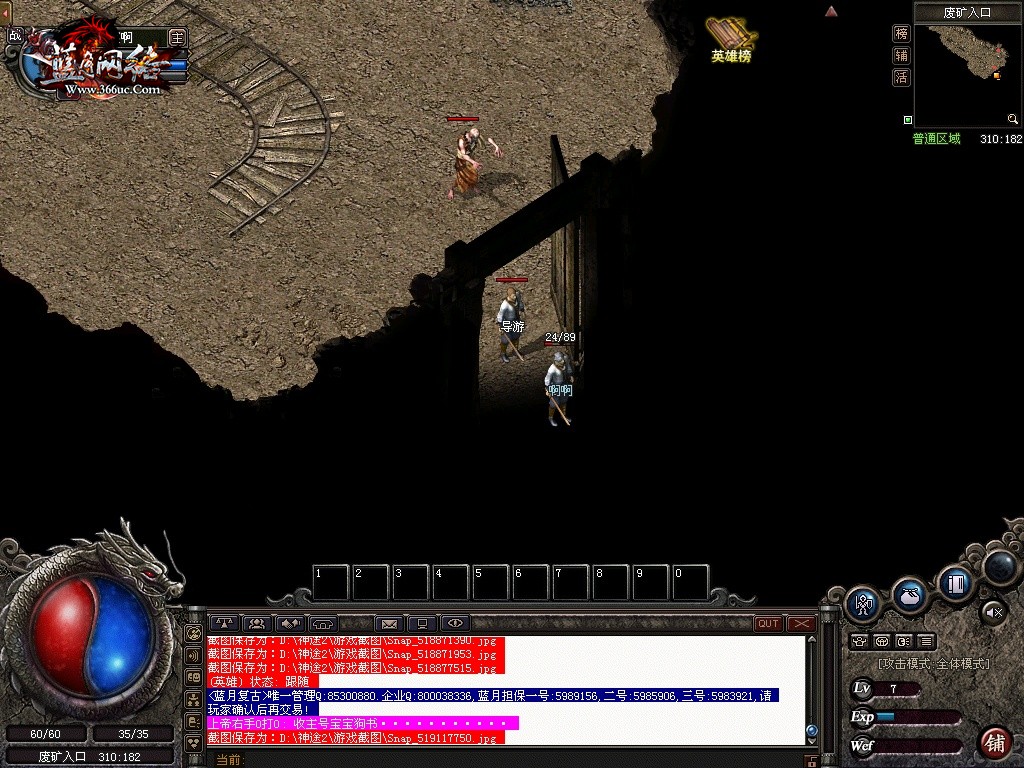Click the 榜 button beside the minimap
The image size is (1024, 768).
click(901, 33)
